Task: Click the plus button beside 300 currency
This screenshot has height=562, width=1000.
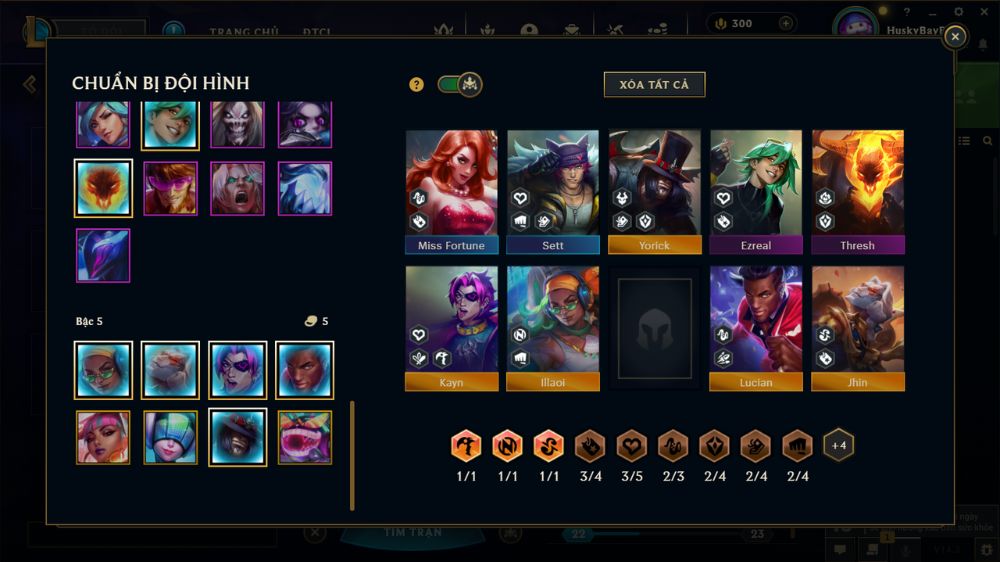Action: 786,23
